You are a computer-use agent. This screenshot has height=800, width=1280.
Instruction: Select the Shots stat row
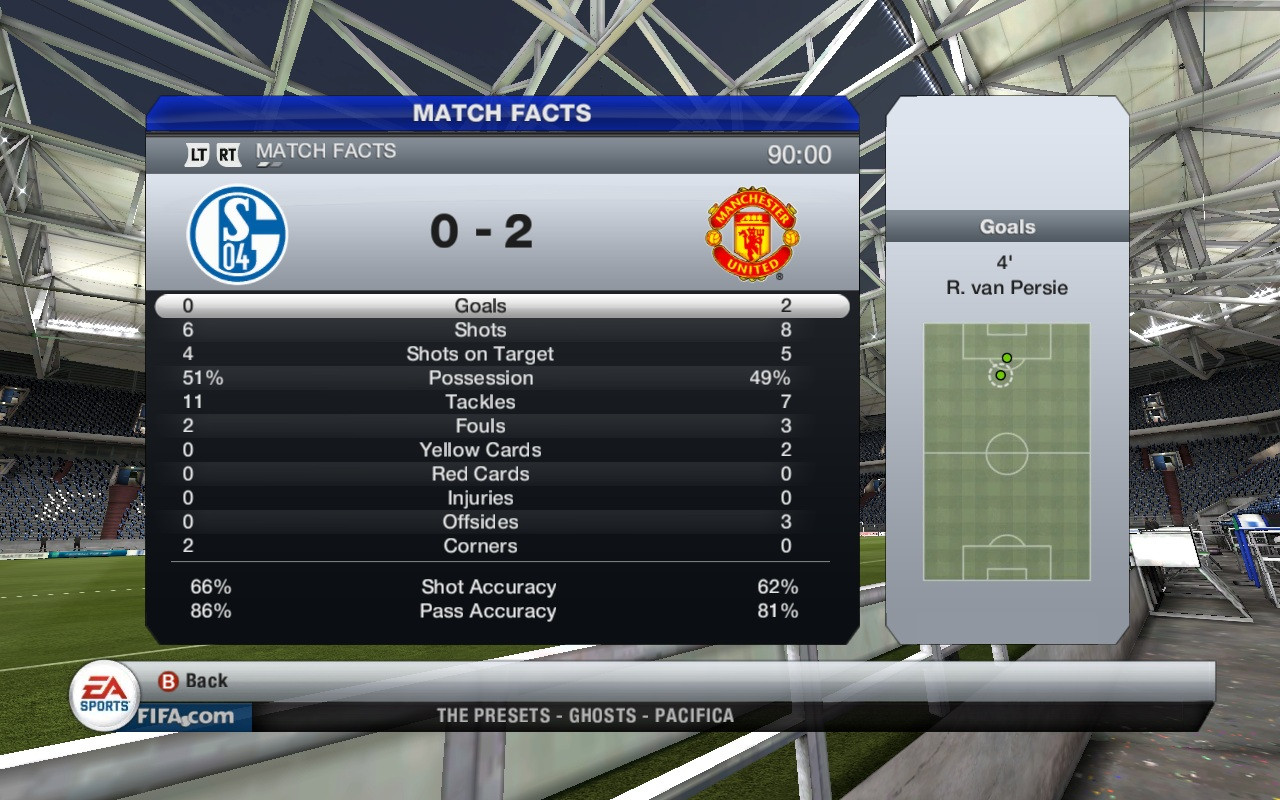(481, 330)
